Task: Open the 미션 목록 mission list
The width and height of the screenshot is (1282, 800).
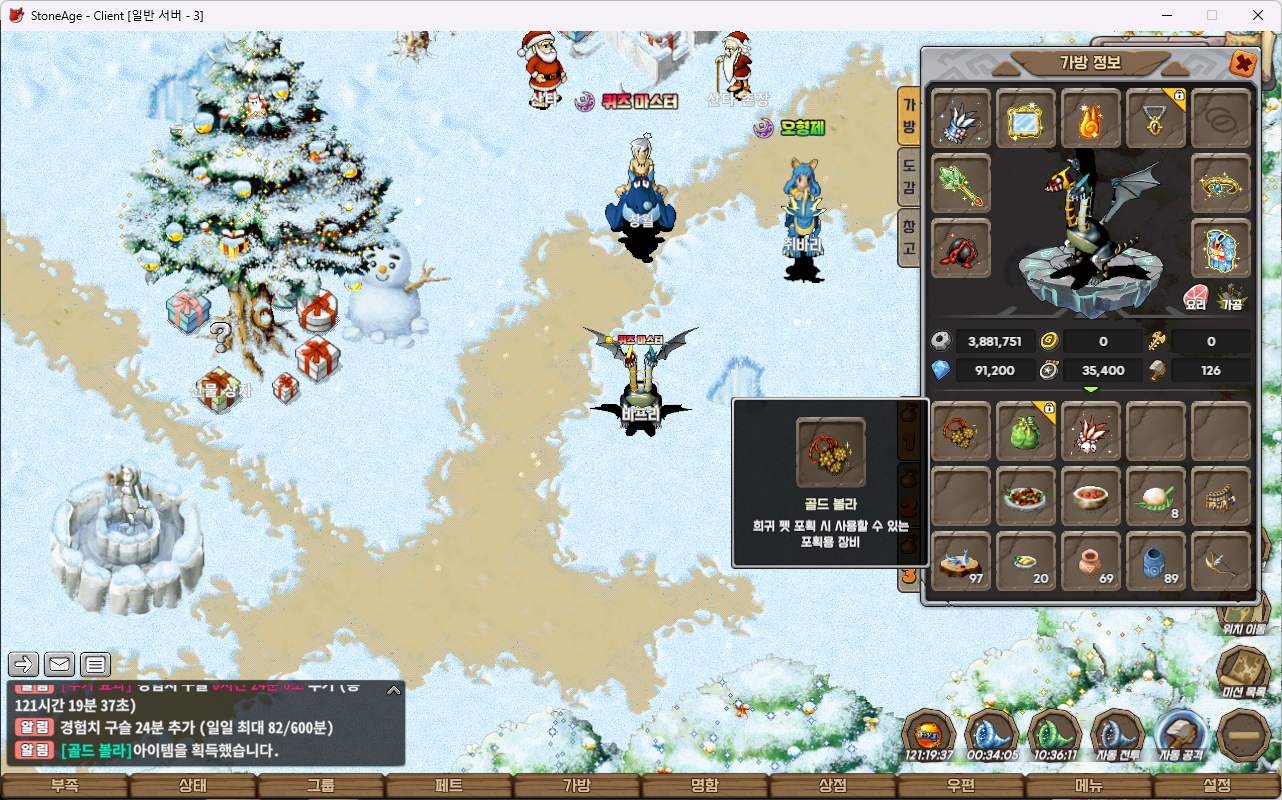Action: pos(1244,672)
